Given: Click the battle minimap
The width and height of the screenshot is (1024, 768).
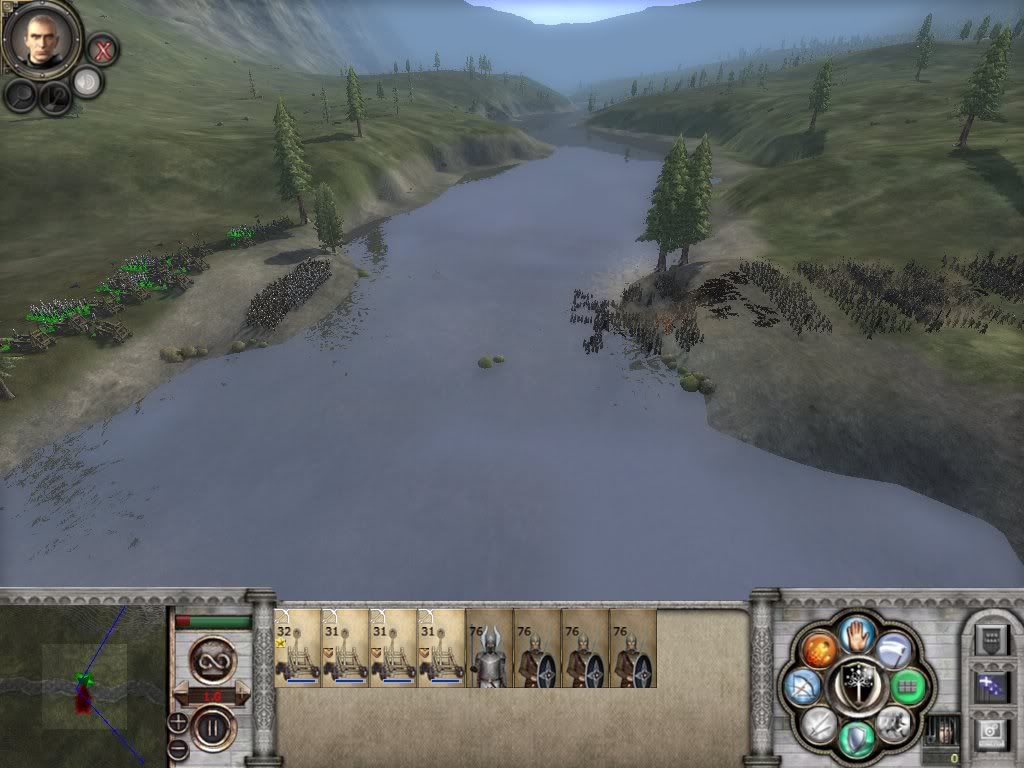Looking at the screenshot, I should coord(83,685).
